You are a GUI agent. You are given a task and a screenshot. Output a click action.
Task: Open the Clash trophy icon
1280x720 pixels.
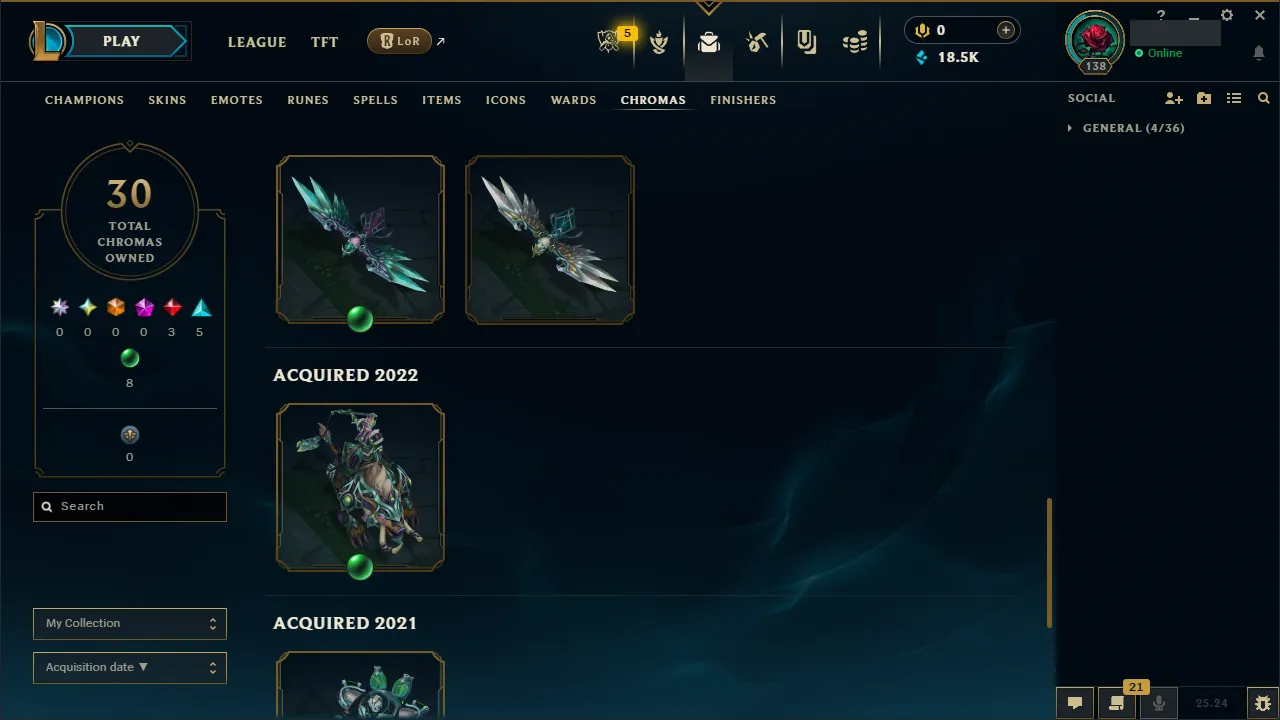point(659,41)
